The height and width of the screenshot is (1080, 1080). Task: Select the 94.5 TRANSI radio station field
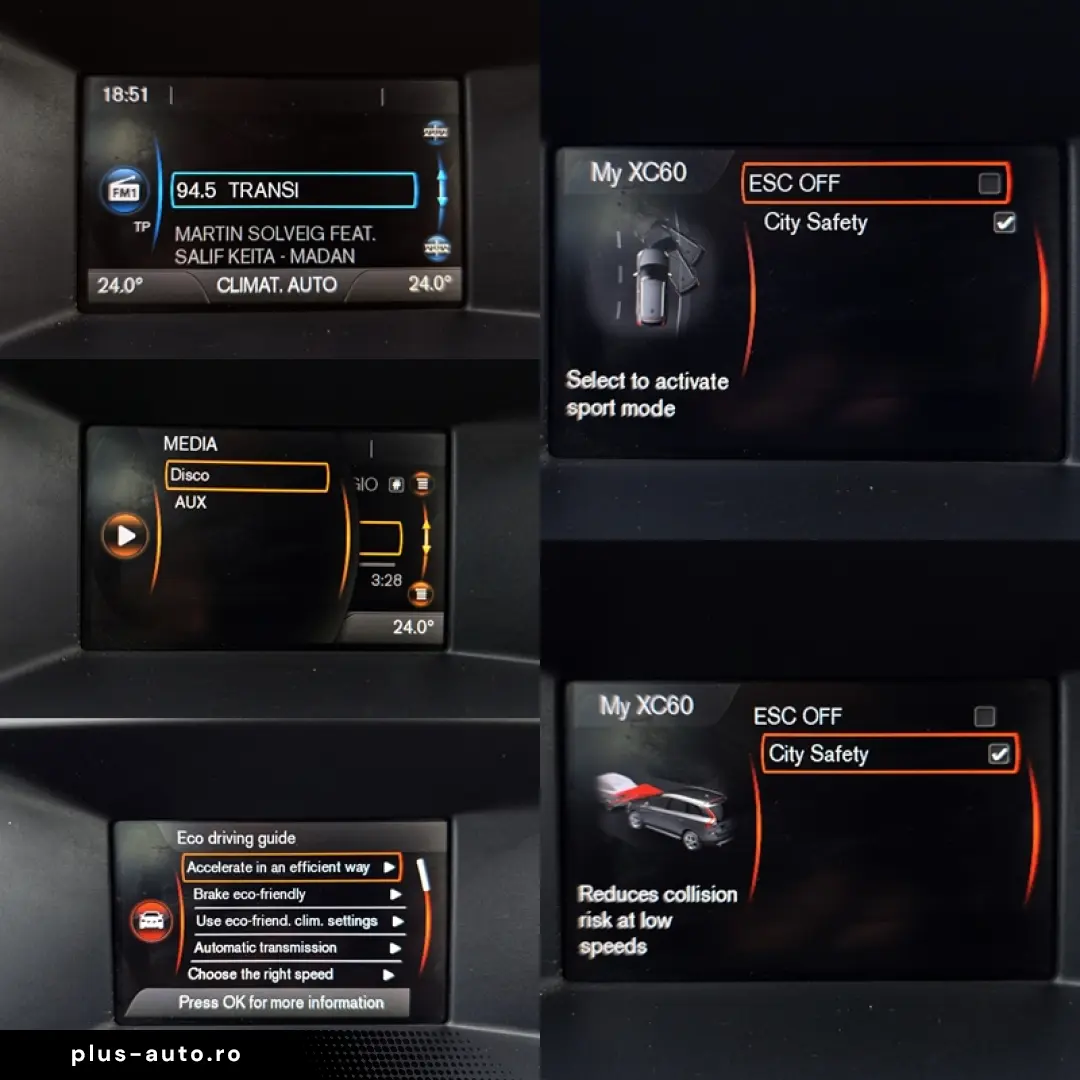click(x=294, y=190)
